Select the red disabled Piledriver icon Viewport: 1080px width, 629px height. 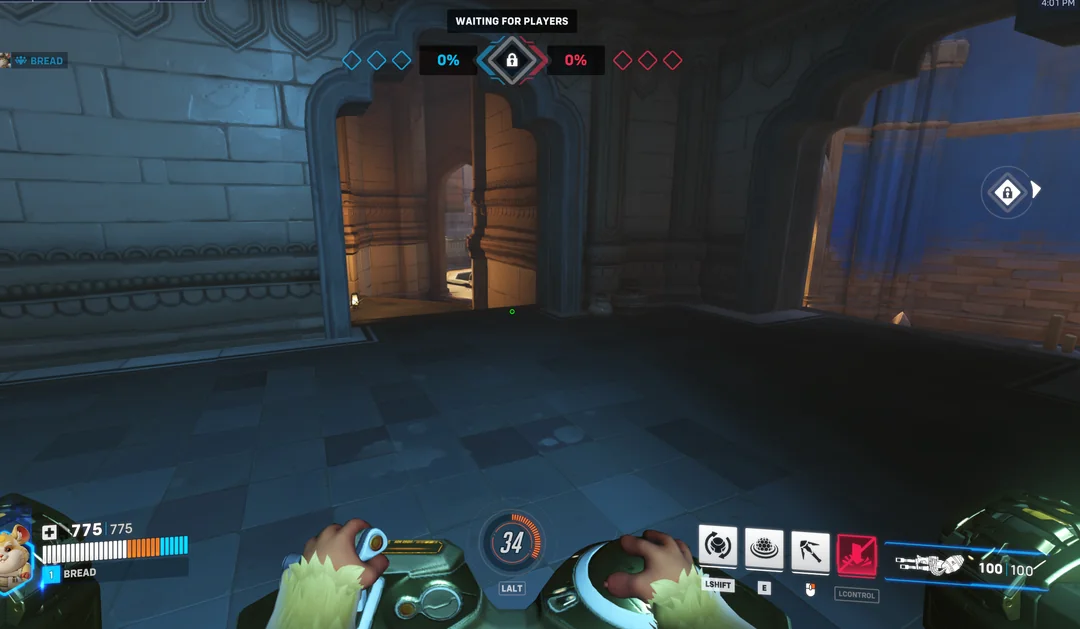tap(856, 555)
